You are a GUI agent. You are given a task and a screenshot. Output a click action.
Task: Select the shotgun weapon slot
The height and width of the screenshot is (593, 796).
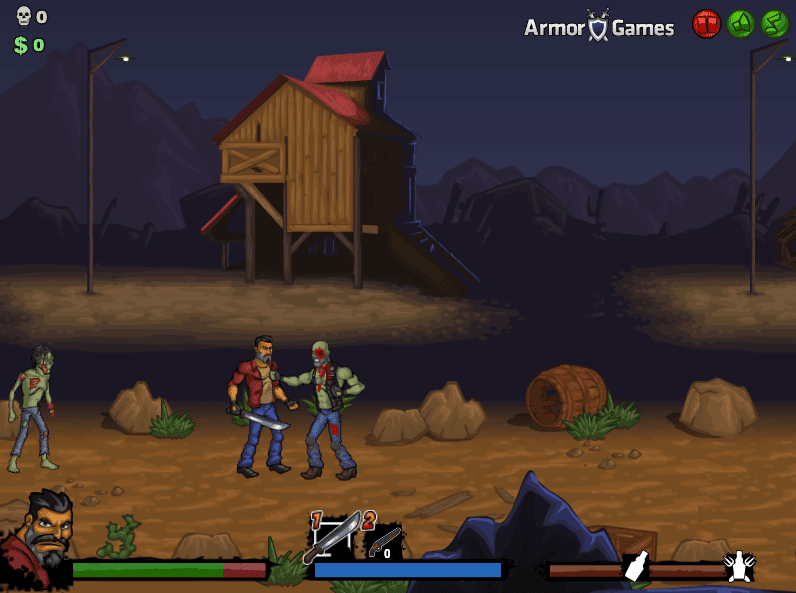(x=382, y=541)
